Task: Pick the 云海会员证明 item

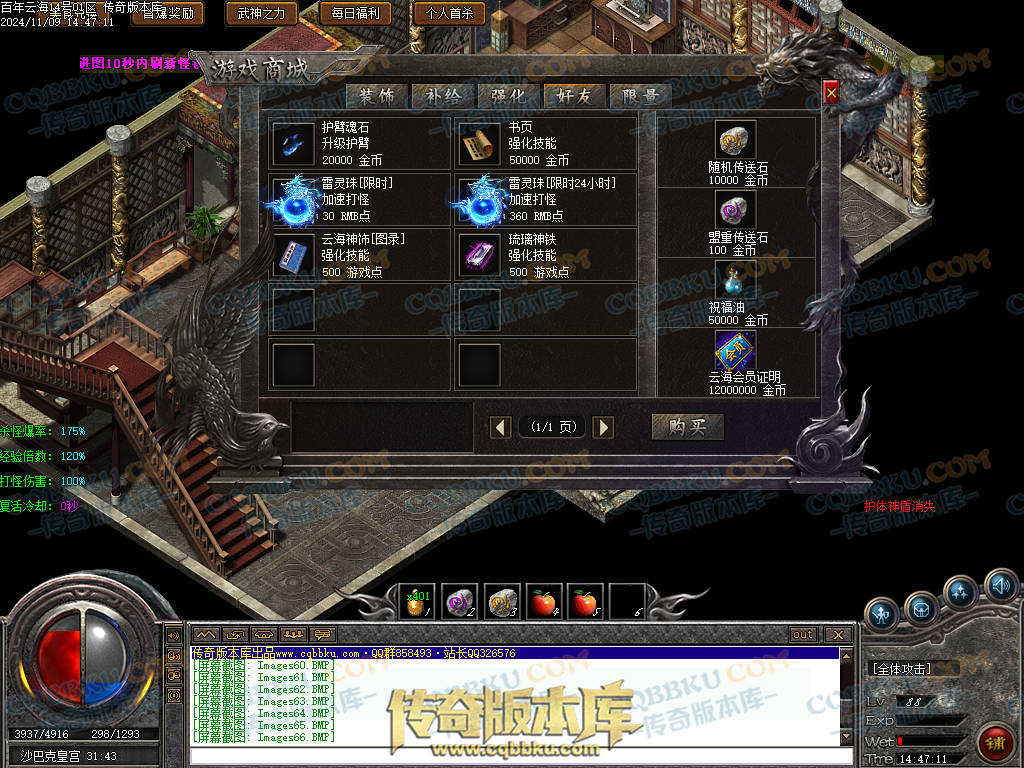Action: coord(736,350)
